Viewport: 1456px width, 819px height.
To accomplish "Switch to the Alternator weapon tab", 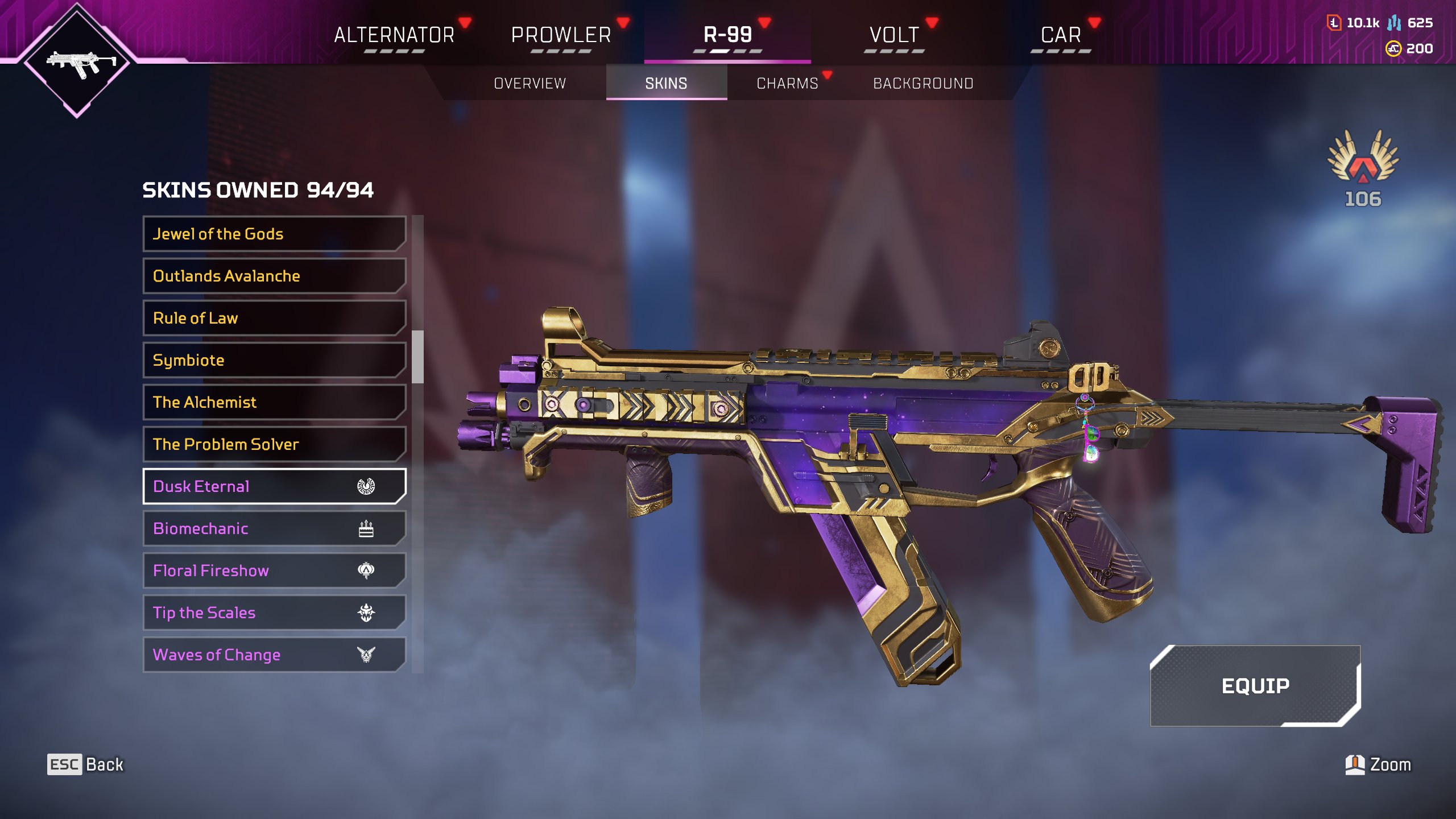I will tap(394, 35).
